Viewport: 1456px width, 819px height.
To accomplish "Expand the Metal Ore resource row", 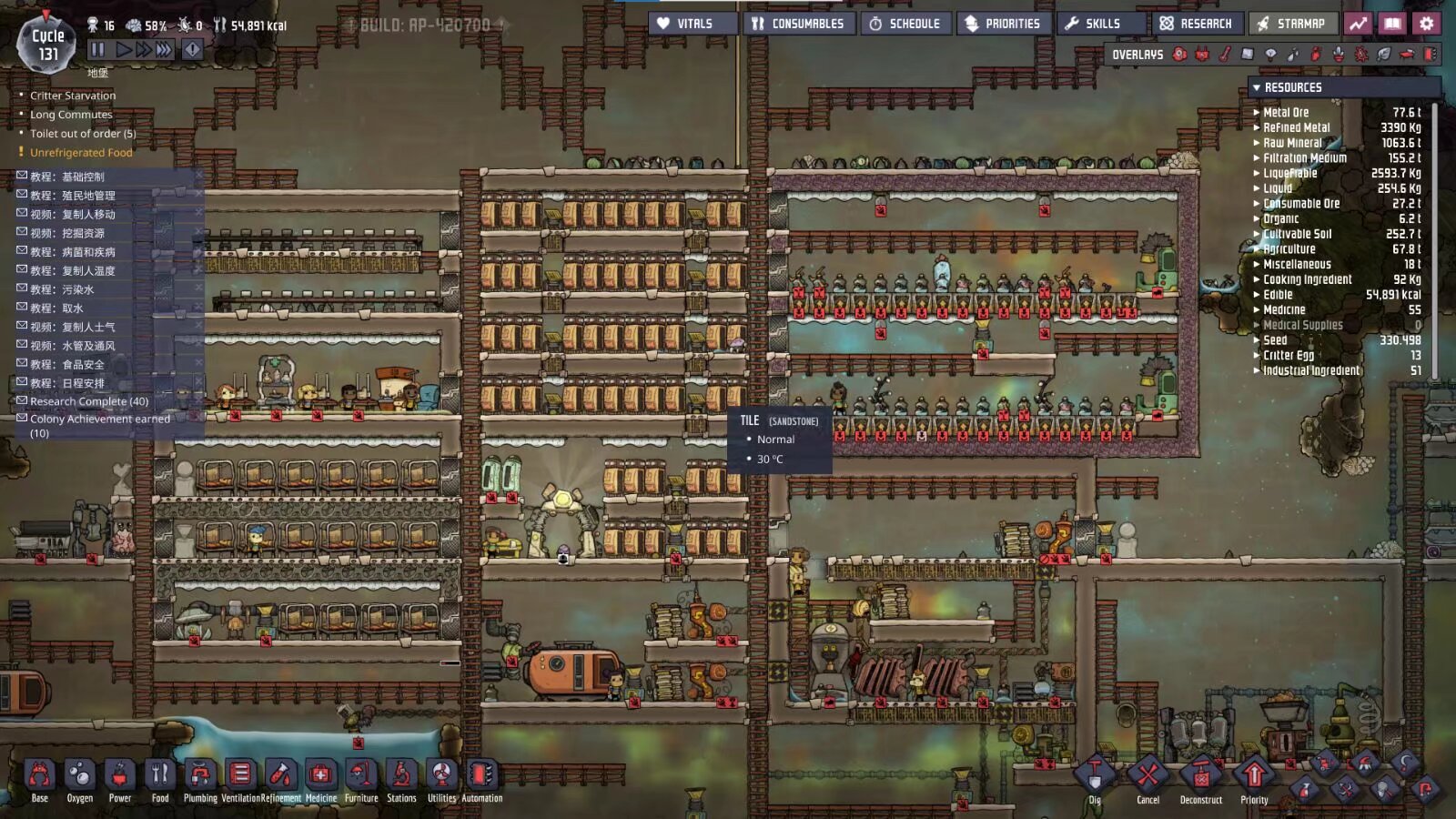I will point(1285,113).
